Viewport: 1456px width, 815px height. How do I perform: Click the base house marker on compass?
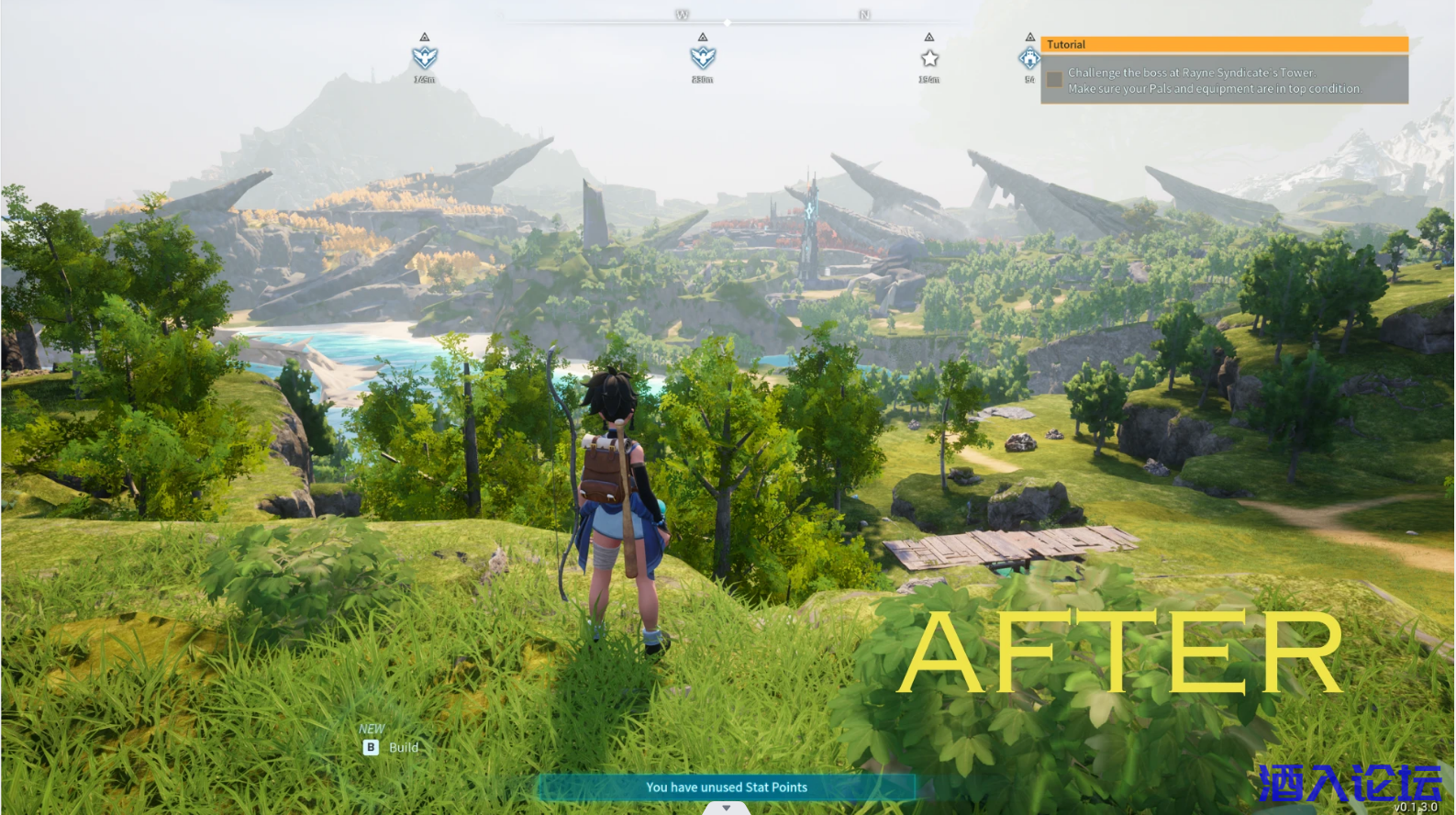pyautogui.click(x=1029, y=58)
